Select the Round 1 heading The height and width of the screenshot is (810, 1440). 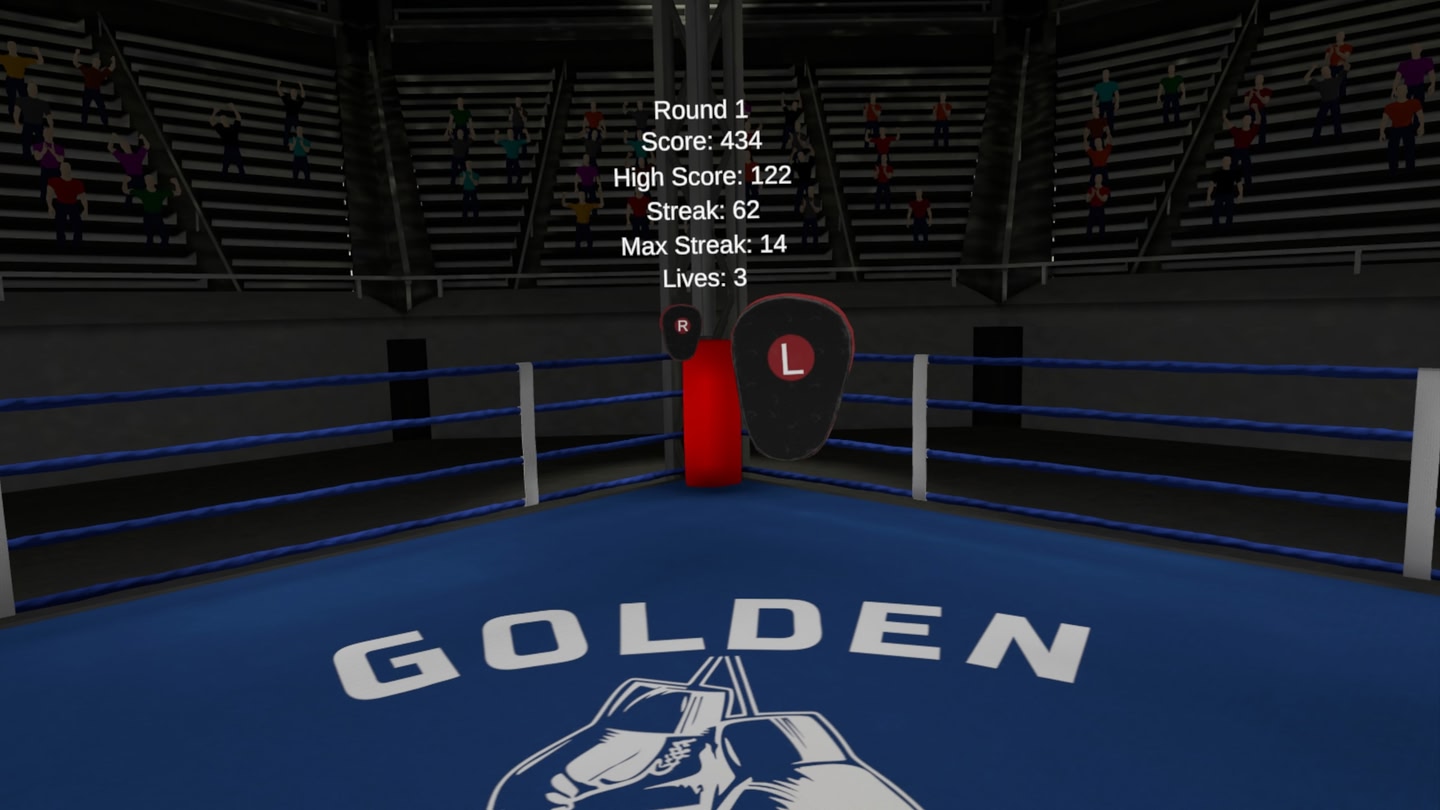701,110
